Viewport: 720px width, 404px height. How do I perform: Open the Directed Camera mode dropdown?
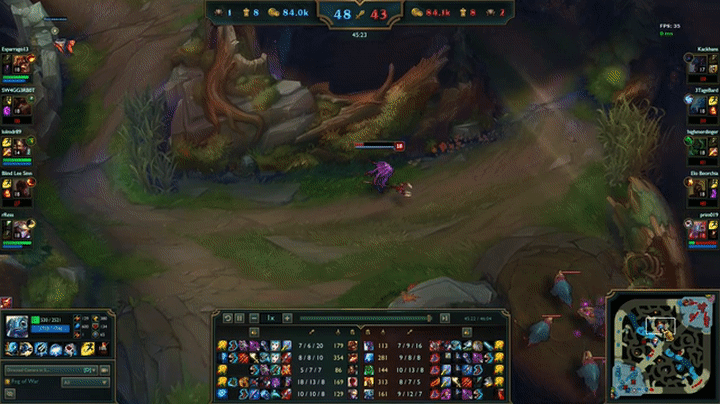tap(50, 370)
